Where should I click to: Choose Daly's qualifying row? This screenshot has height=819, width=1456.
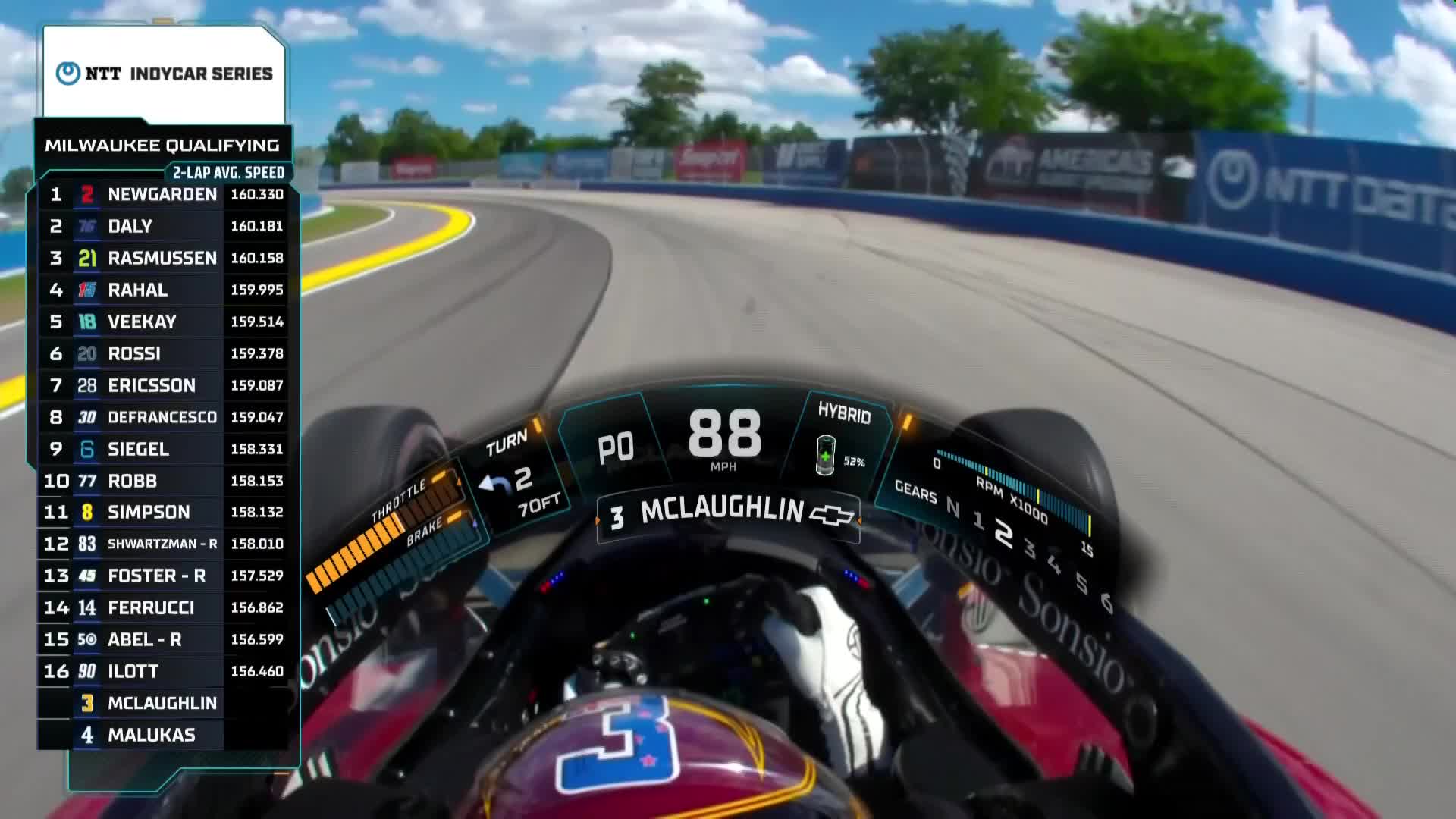tap(162, 227)
